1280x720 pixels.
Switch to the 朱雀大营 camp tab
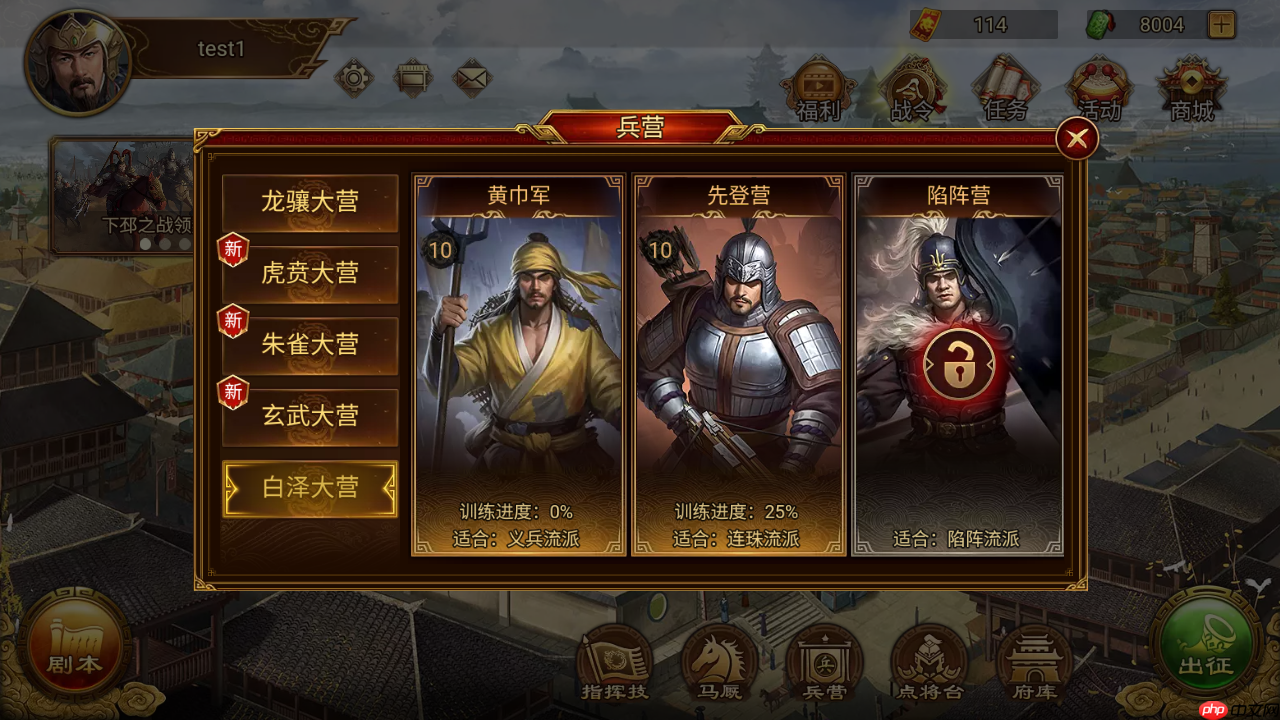pyautogui.click(x=309, y=344)
